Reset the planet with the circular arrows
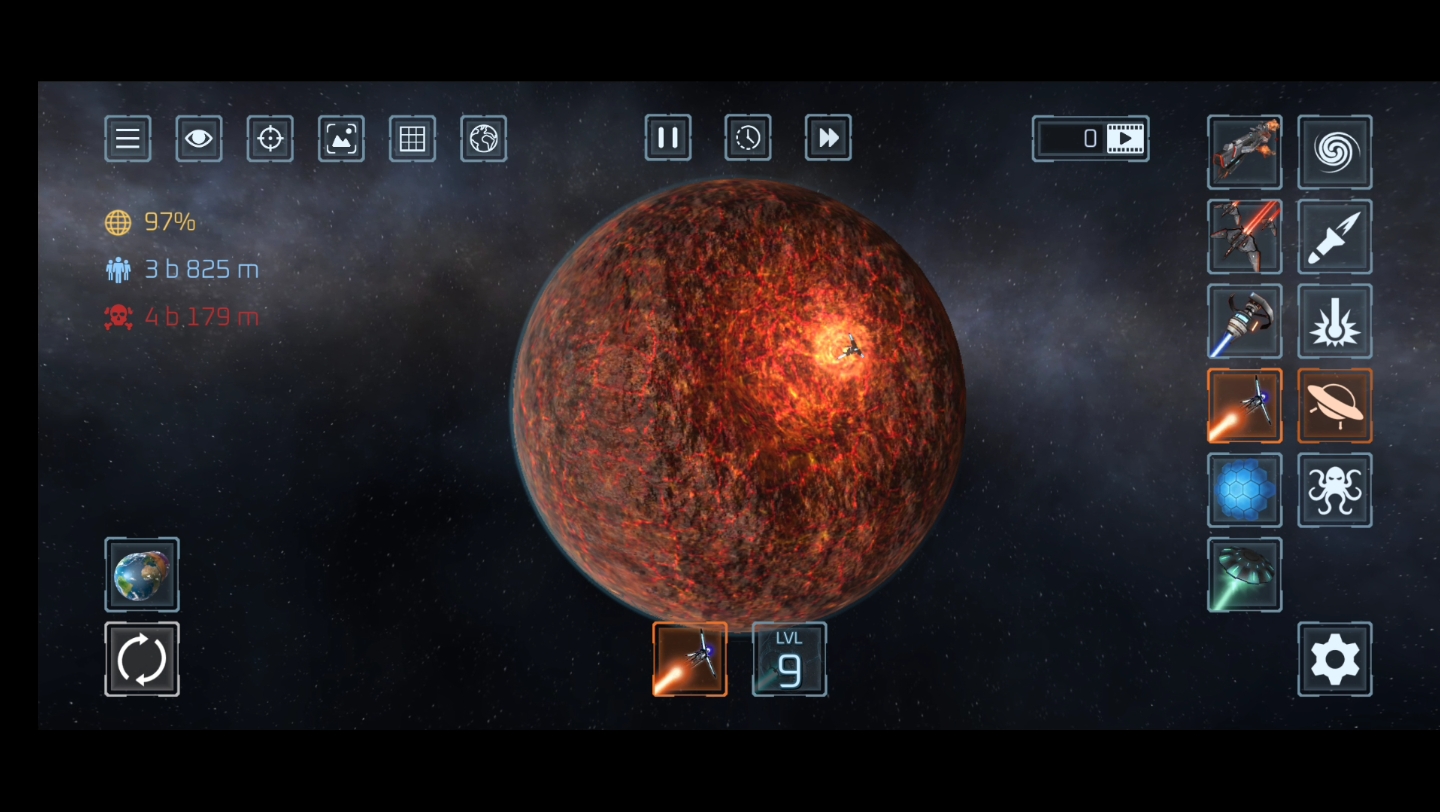1440x812 pixels. [142, 659]
